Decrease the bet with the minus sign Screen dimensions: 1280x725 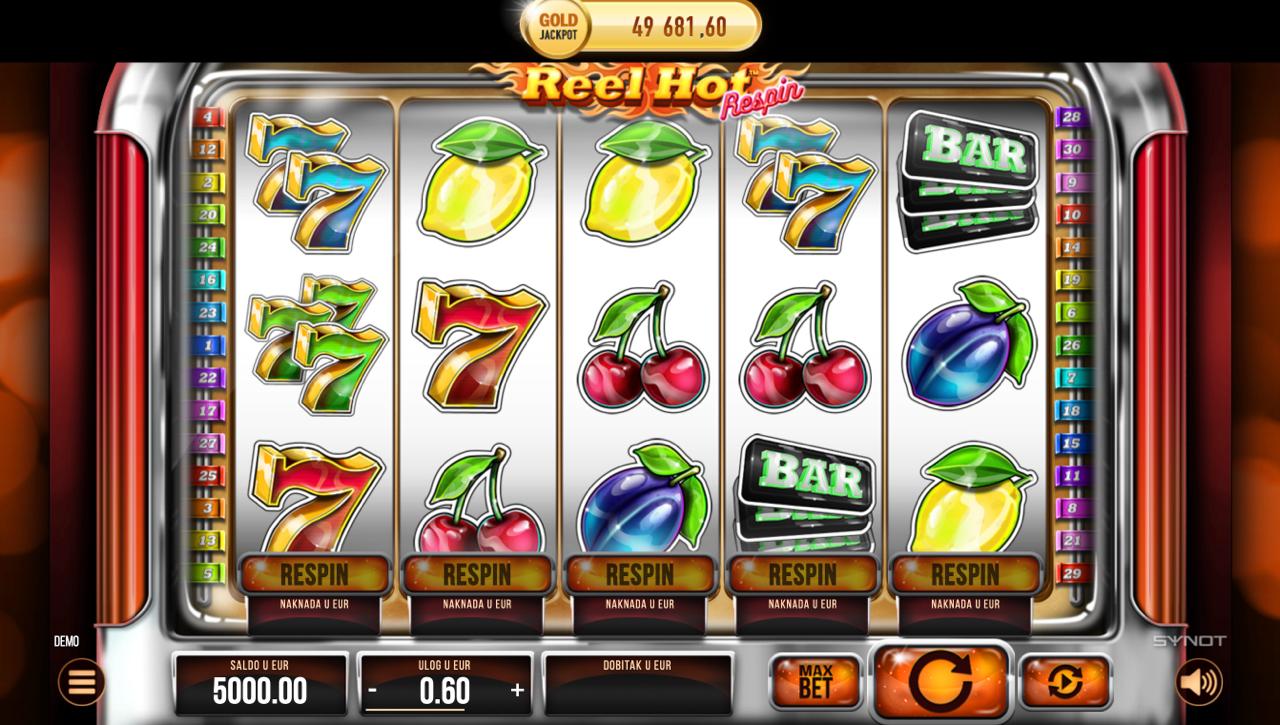373,690
